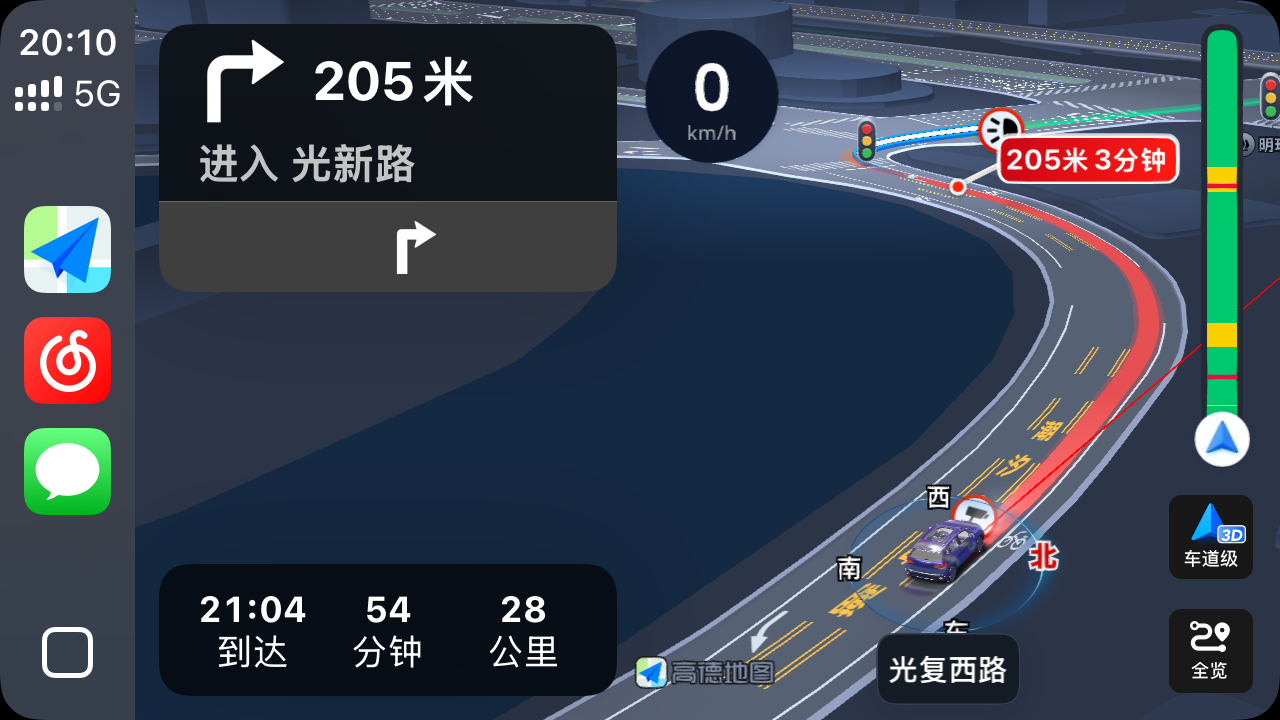Viewport: 1280px width, 720px height.
Task: Show the 全览 route overview
Action: coord(1210,650)
